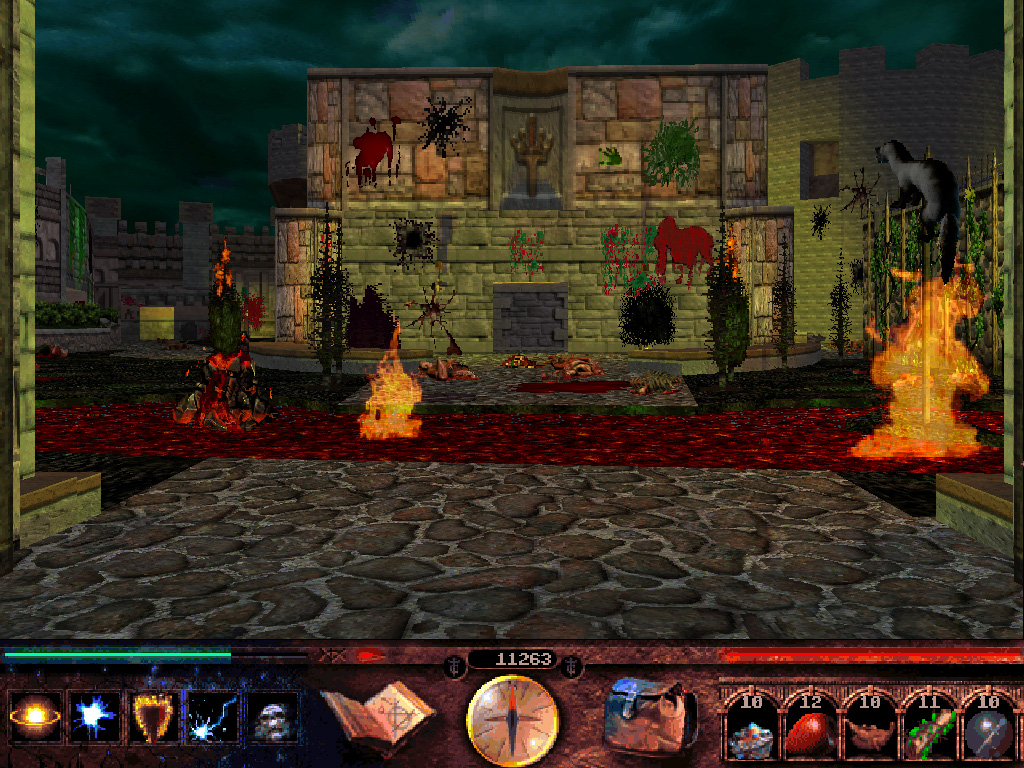Pick the brown bowl-shaped item slot
The height and width of the screenshot is (768, 1024).
[x=870, y=729]
